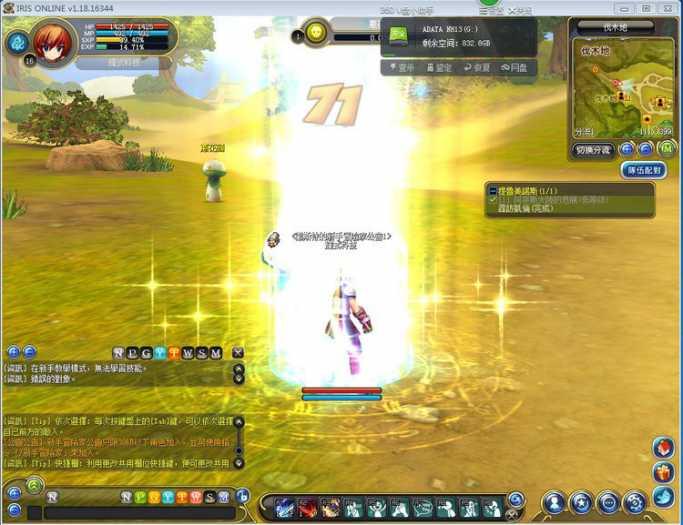
Task: Click the 切換分流 channel switch button
Action: (x=593, y=150)
